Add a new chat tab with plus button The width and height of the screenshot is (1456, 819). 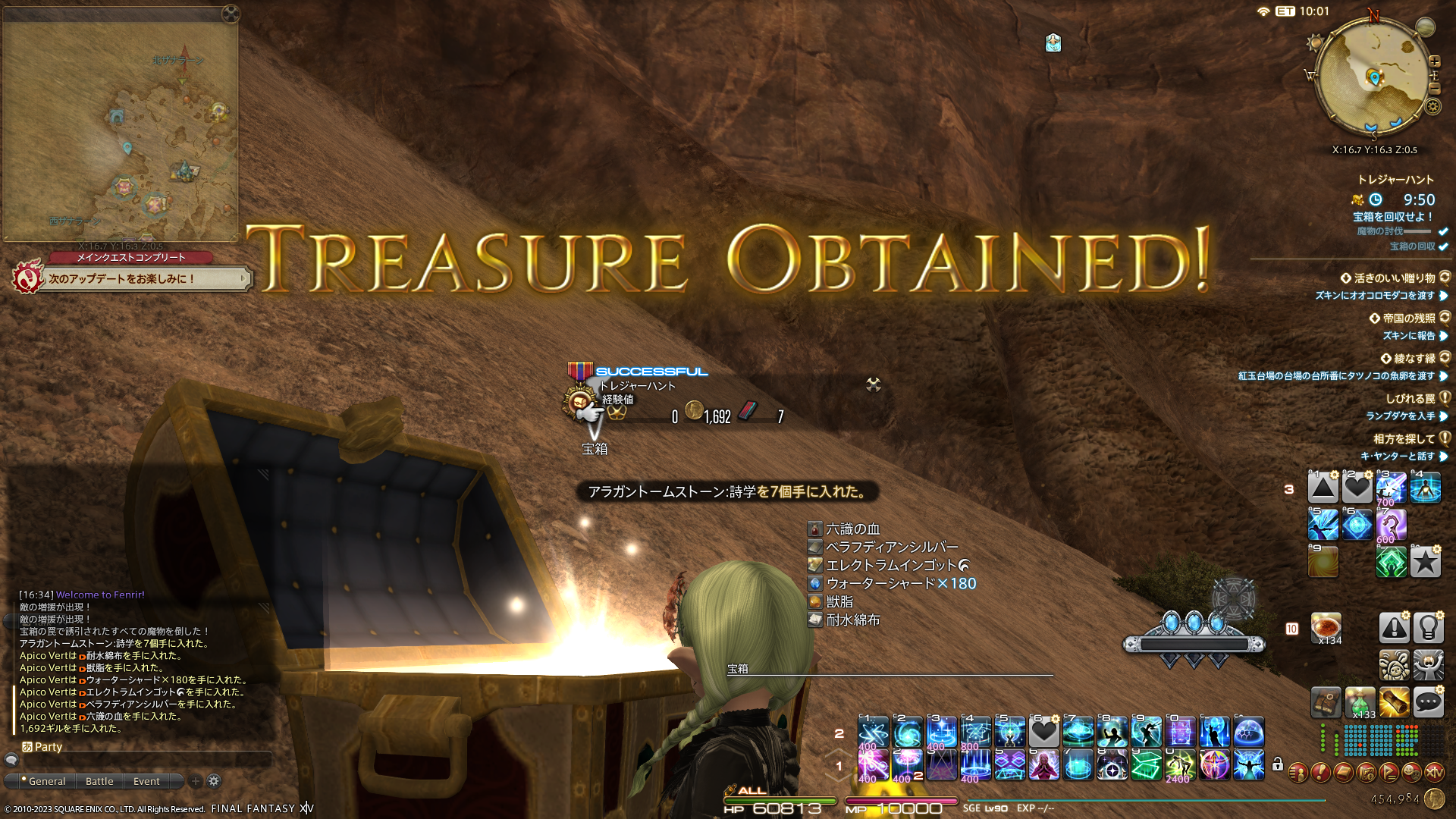click(196, 781)
